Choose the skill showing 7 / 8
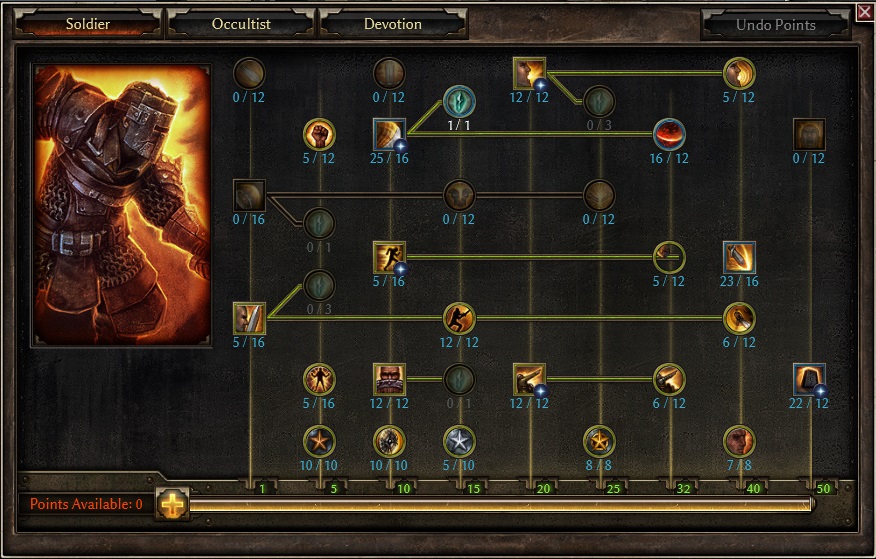 click(739, 440)
